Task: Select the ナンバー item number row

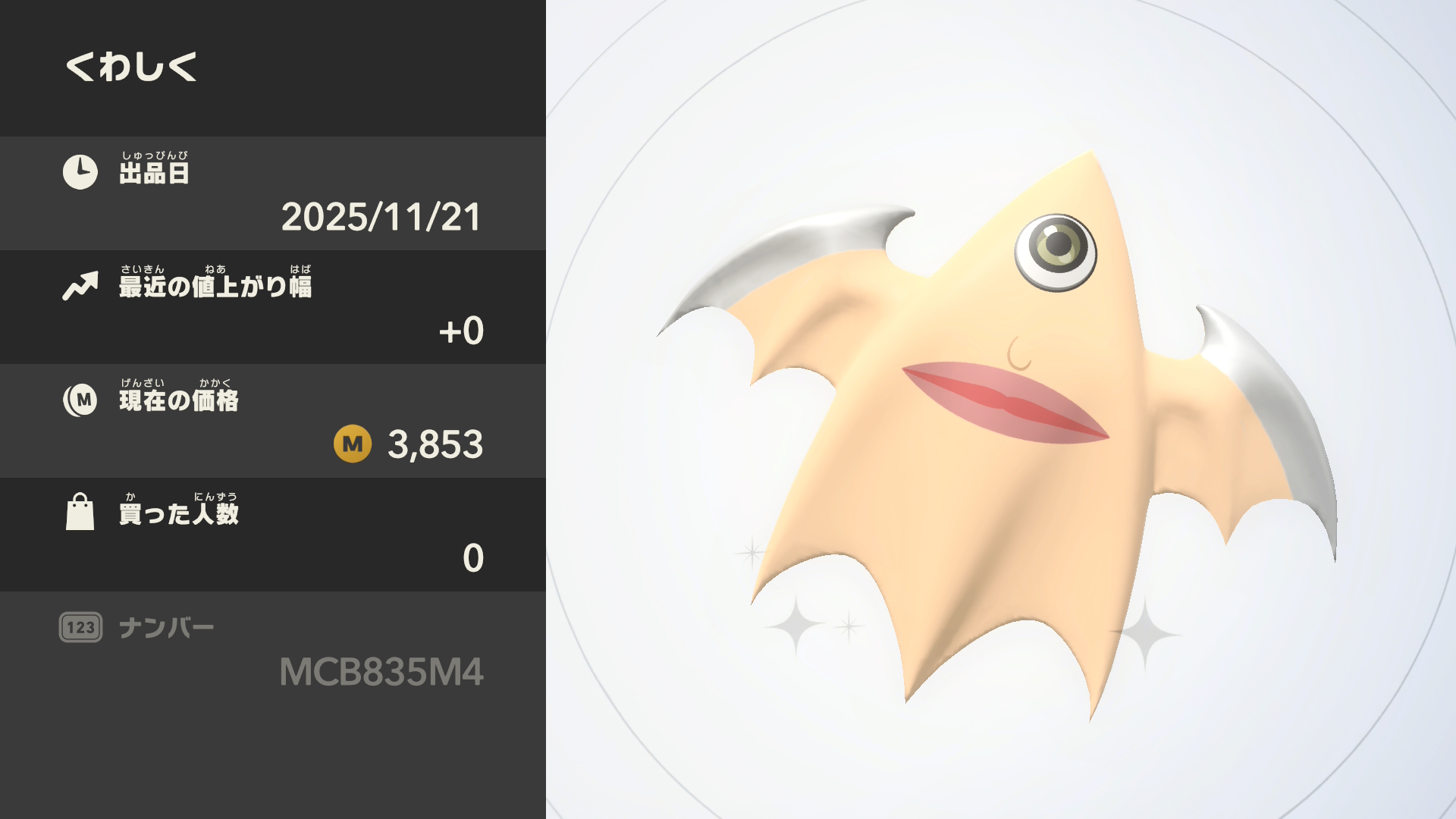Action: (x=273, y=650)
